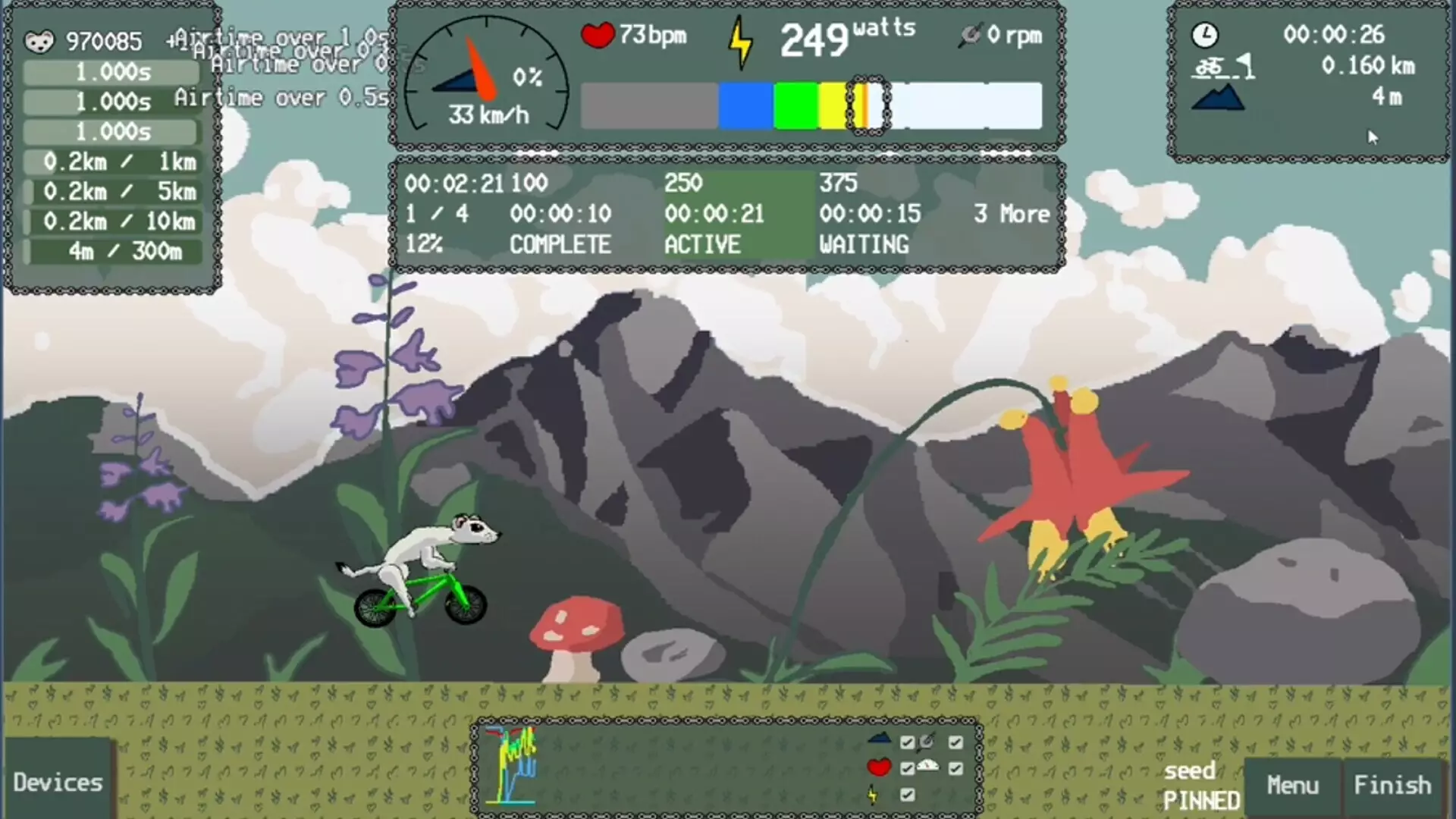Toggle the elevation graph checkbox
Viewport: 1456px width, 819px height.
(x=907, y=743)
